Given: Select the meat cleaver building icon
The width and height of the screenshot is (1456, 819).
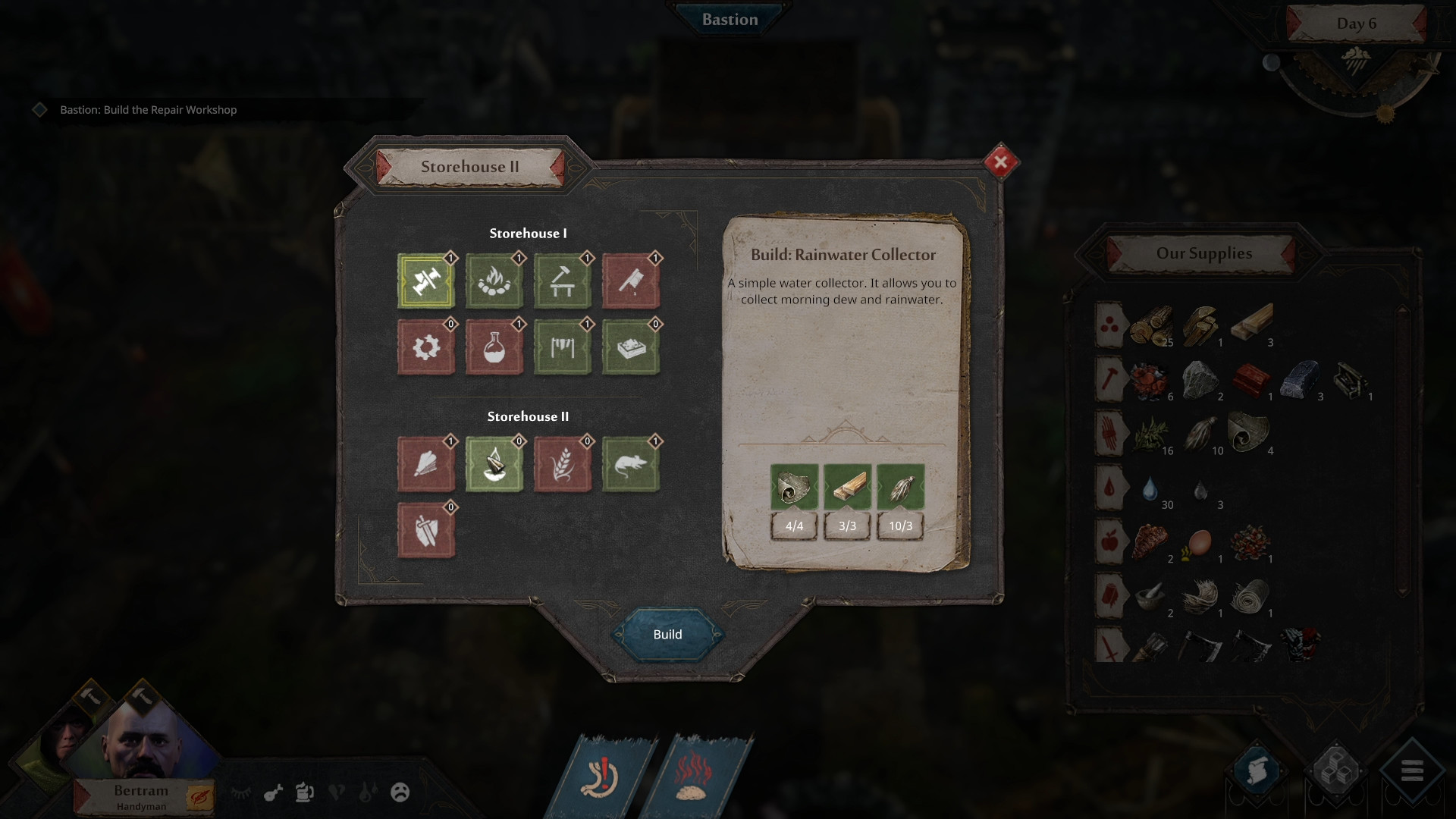Looking at the screenshot, I should coord(631,281).
